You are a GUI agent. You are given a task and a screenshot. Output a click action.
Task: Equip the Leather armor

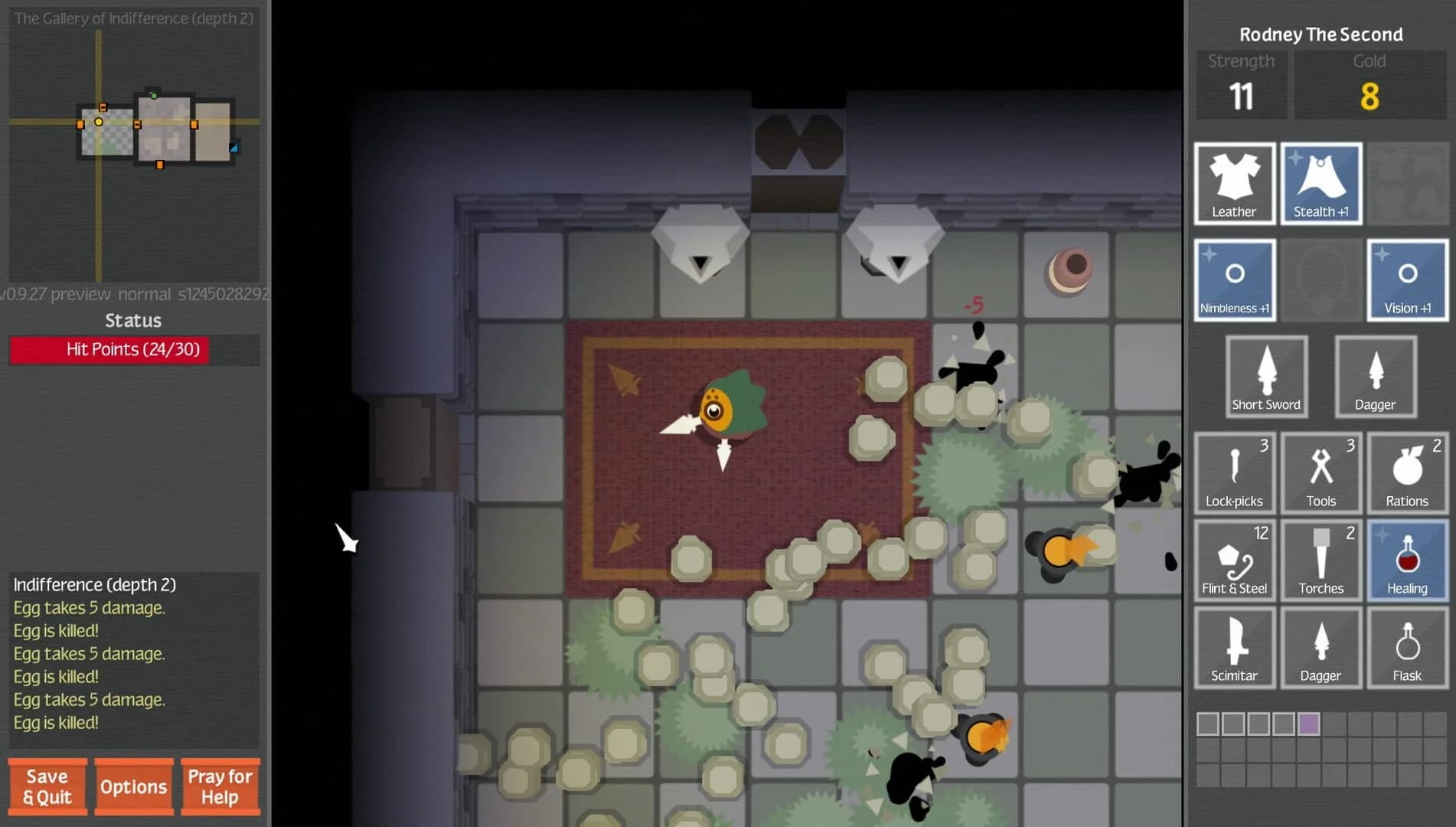1234,184
